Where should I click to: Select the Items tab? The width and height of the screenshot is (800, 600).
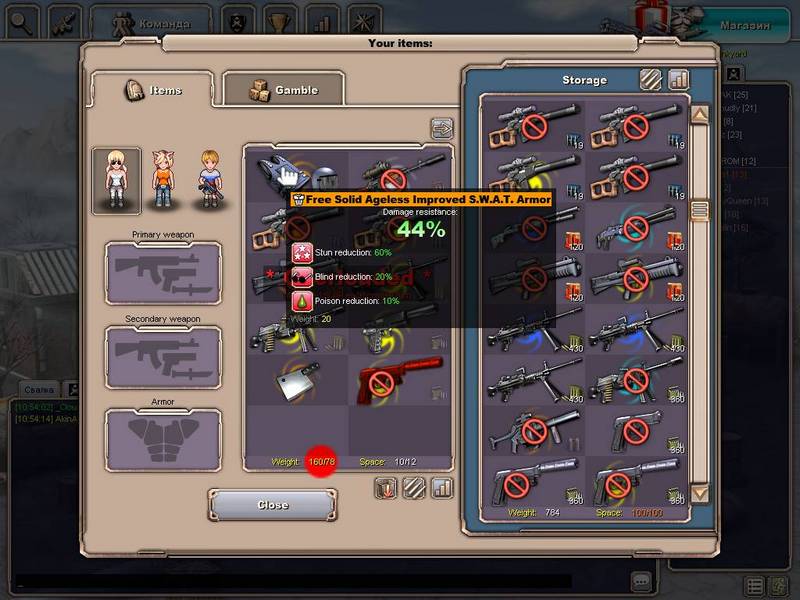point(153,90)
